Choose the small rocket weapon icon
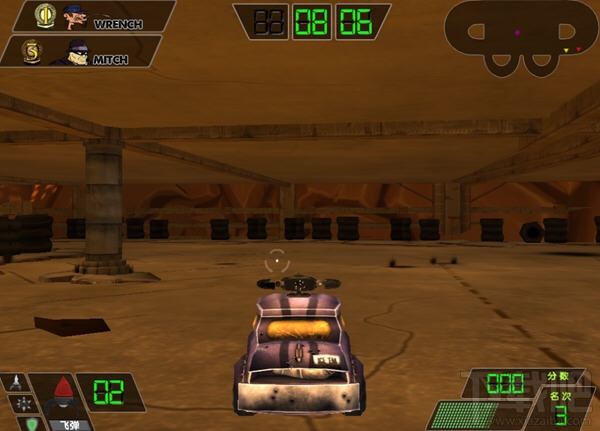Image resolution: width=600 pixels, height=431 pixels. (x=17, y=383)
